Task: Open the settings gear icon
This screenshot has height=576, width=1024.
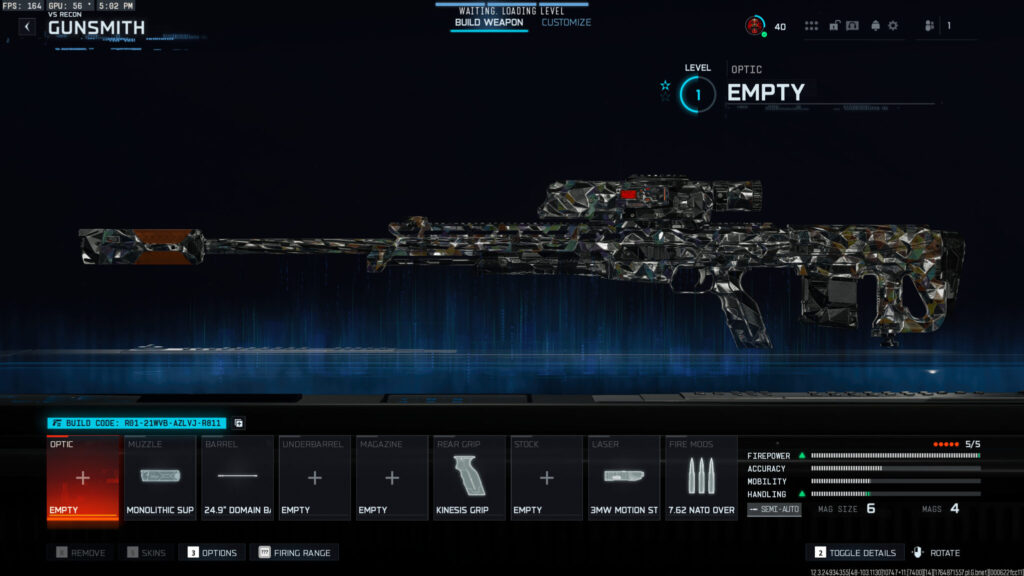Action: tap(893, 26)
